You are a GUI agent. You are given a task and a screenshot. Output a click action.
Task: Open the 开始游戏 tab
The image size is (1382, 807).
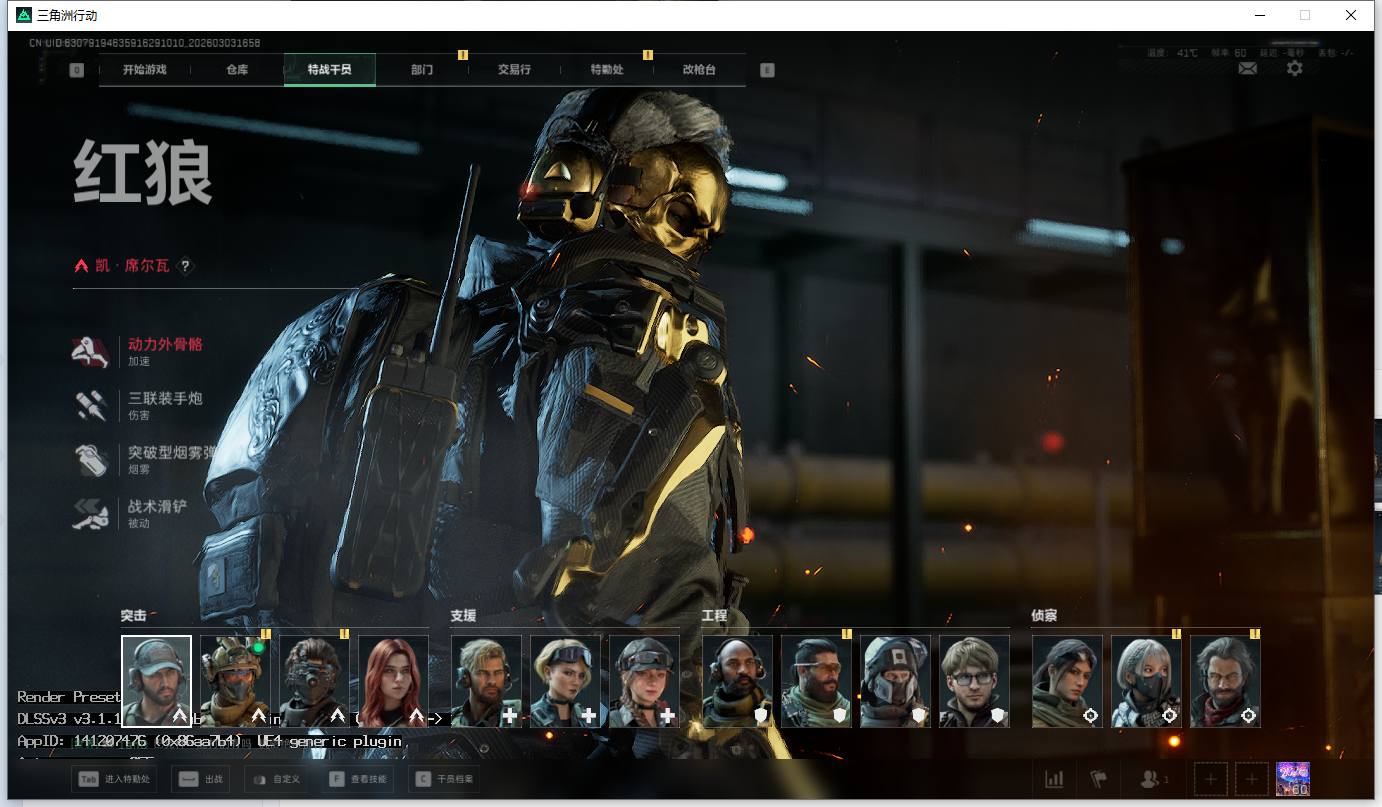point(144,70)
